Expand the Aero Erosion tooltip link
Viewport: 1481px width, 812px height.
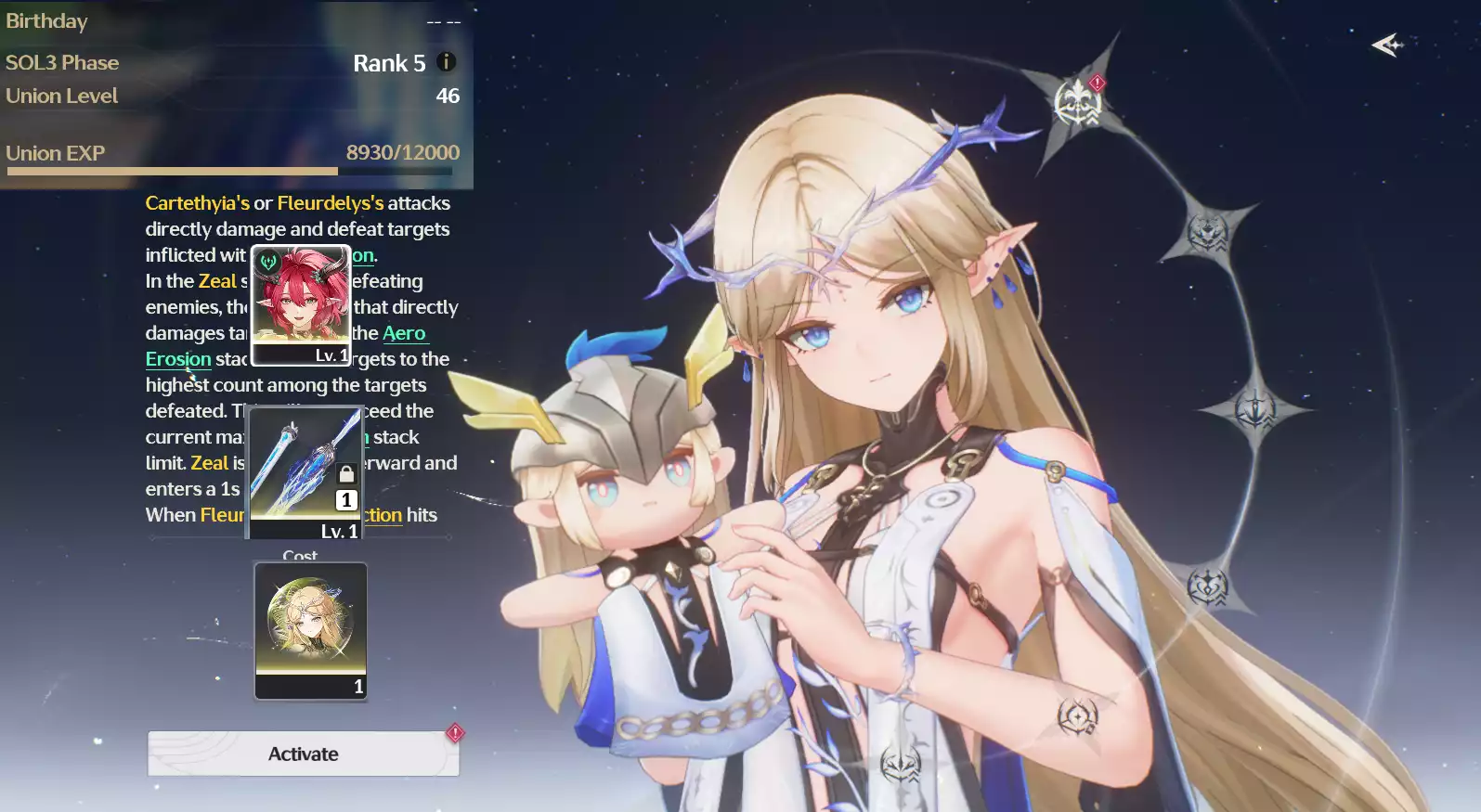click(179, 359)
